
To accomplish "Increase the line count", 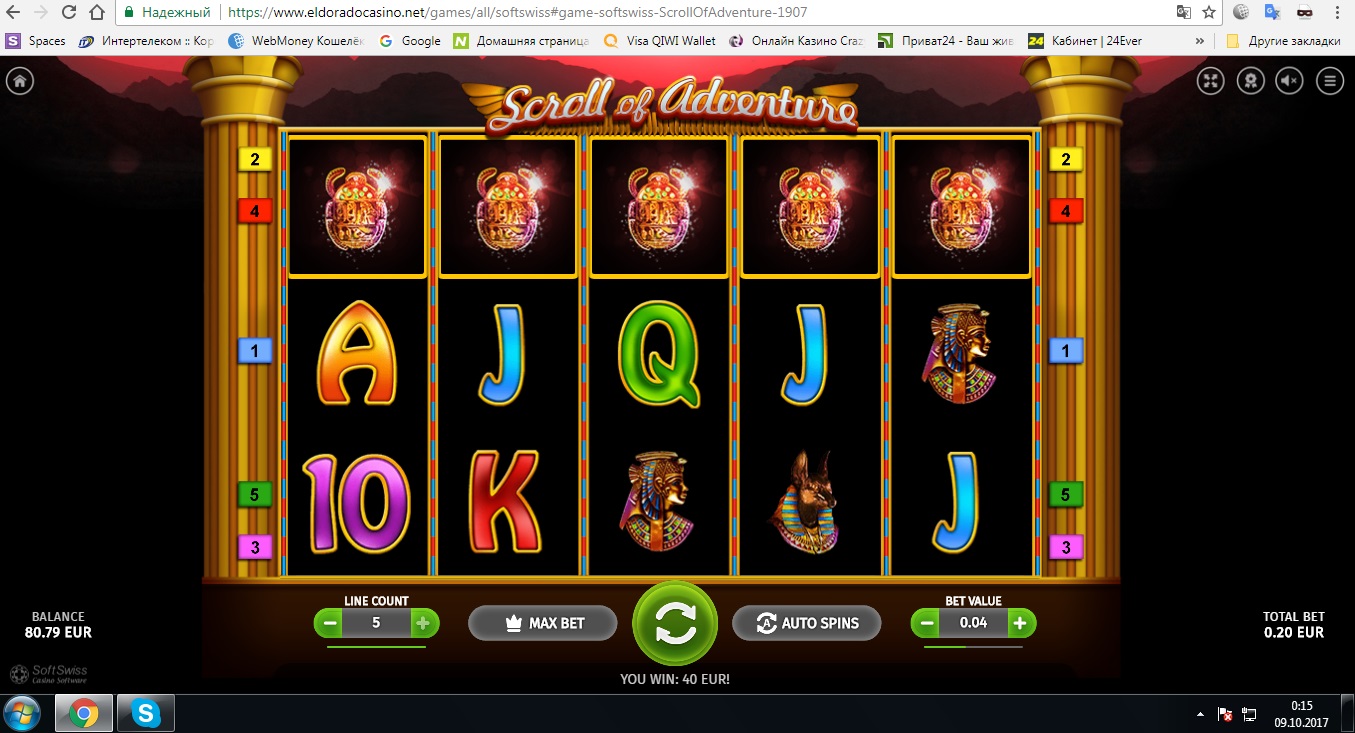I will click(423, 623).
